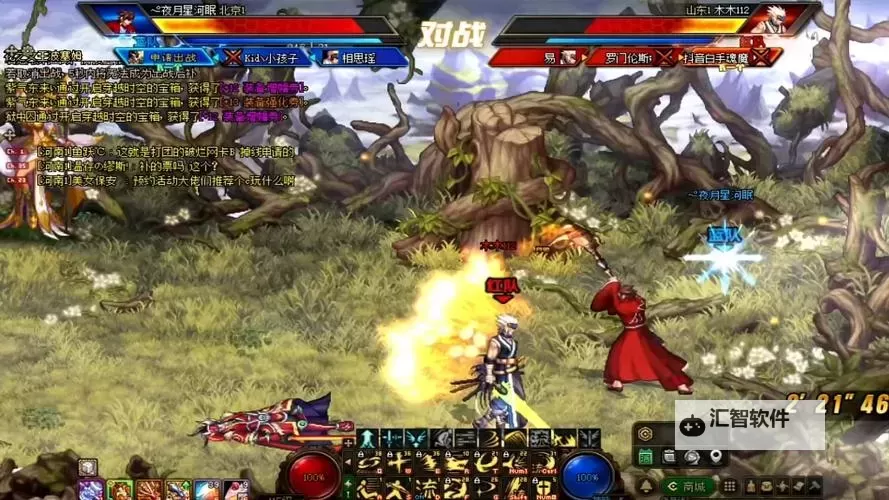Open the map pin location icon
Image resolution: width=889 pixels, height=500 pixels.
click(716, 457)
